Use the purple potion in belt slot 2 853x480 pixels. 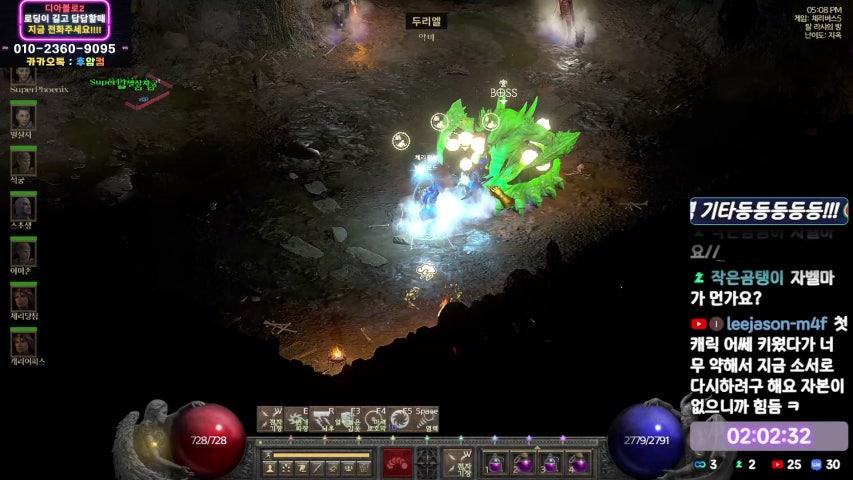[x=524, y=463]
